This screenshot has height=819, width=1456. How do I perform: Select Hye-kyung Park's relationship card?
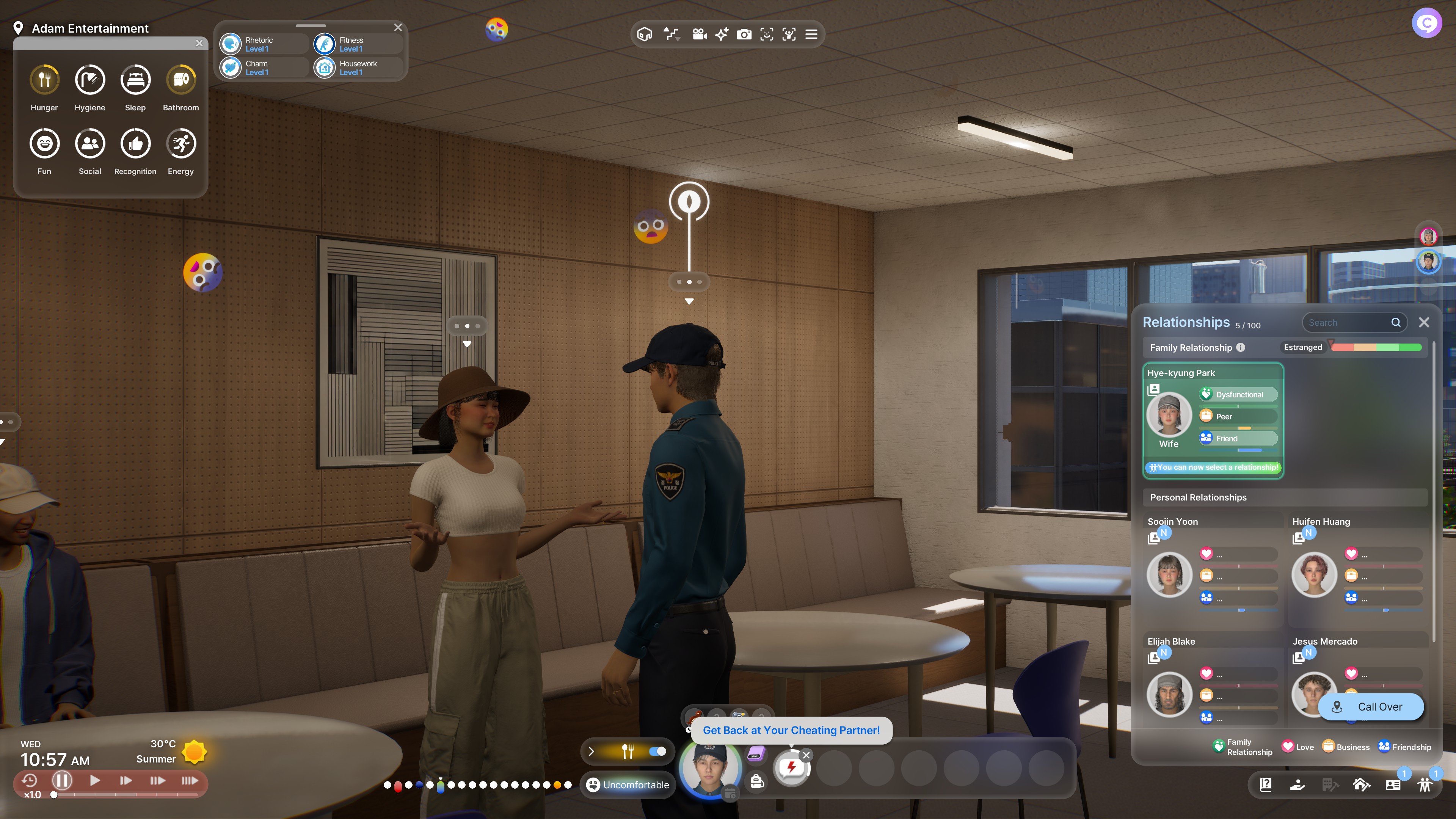pyautogui.click(x=1213, y=420)
